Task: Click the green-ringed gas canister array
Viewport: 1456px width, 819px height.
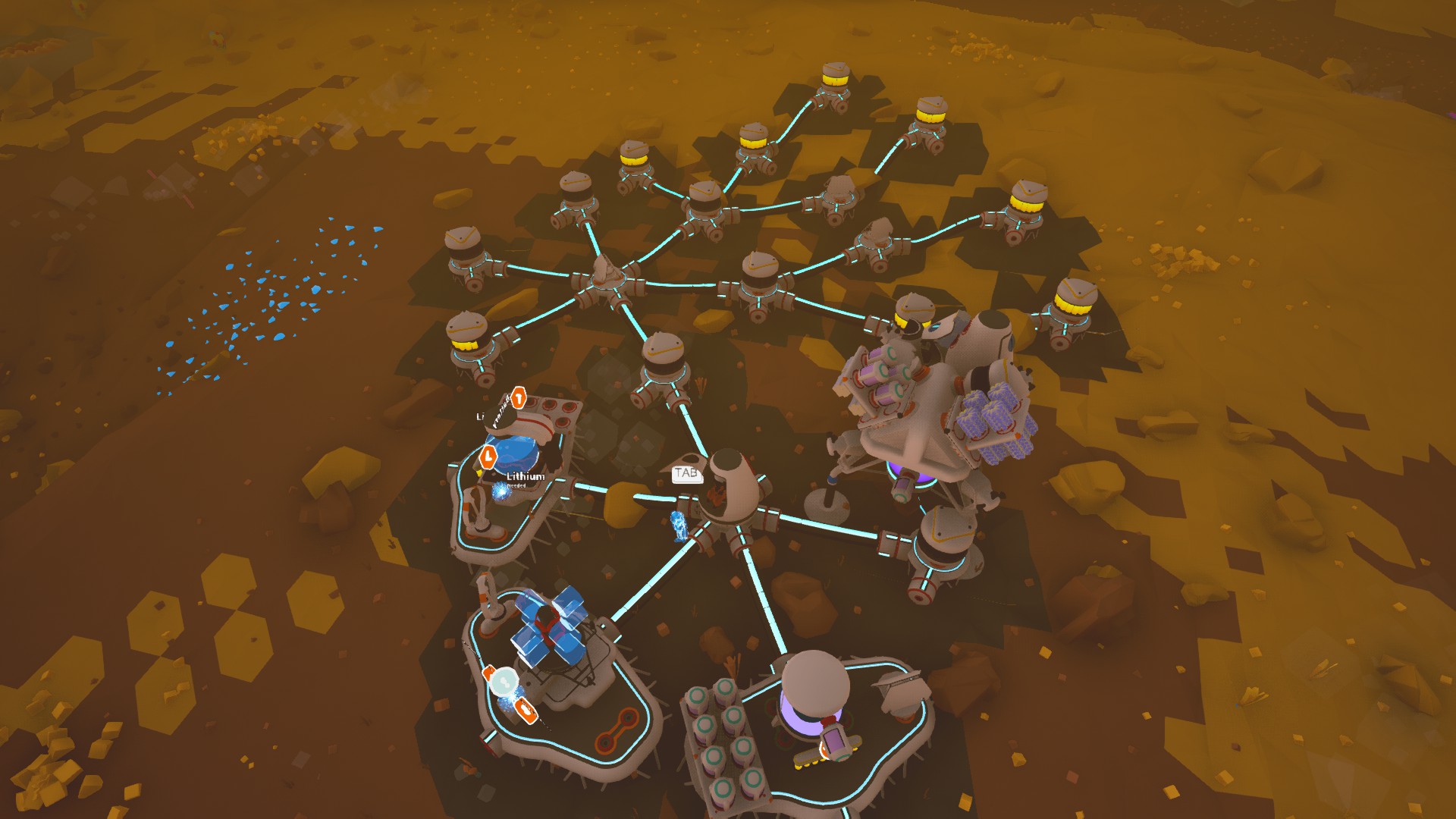Action: tap(723, 739)
